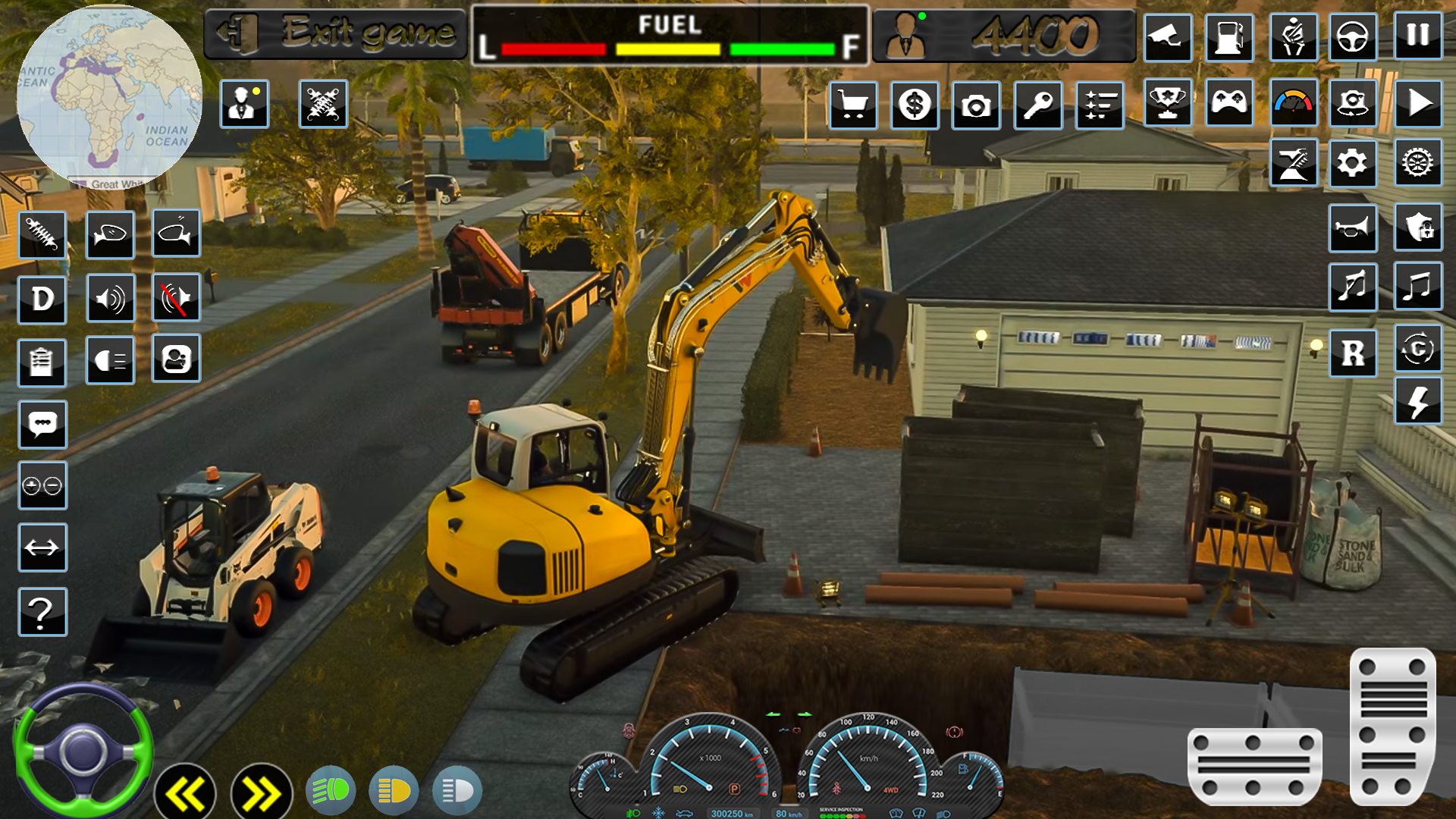Open the settings gear menu
Image resolution: width=1456 pixels, height=819 pixels.
(1353, 163)
